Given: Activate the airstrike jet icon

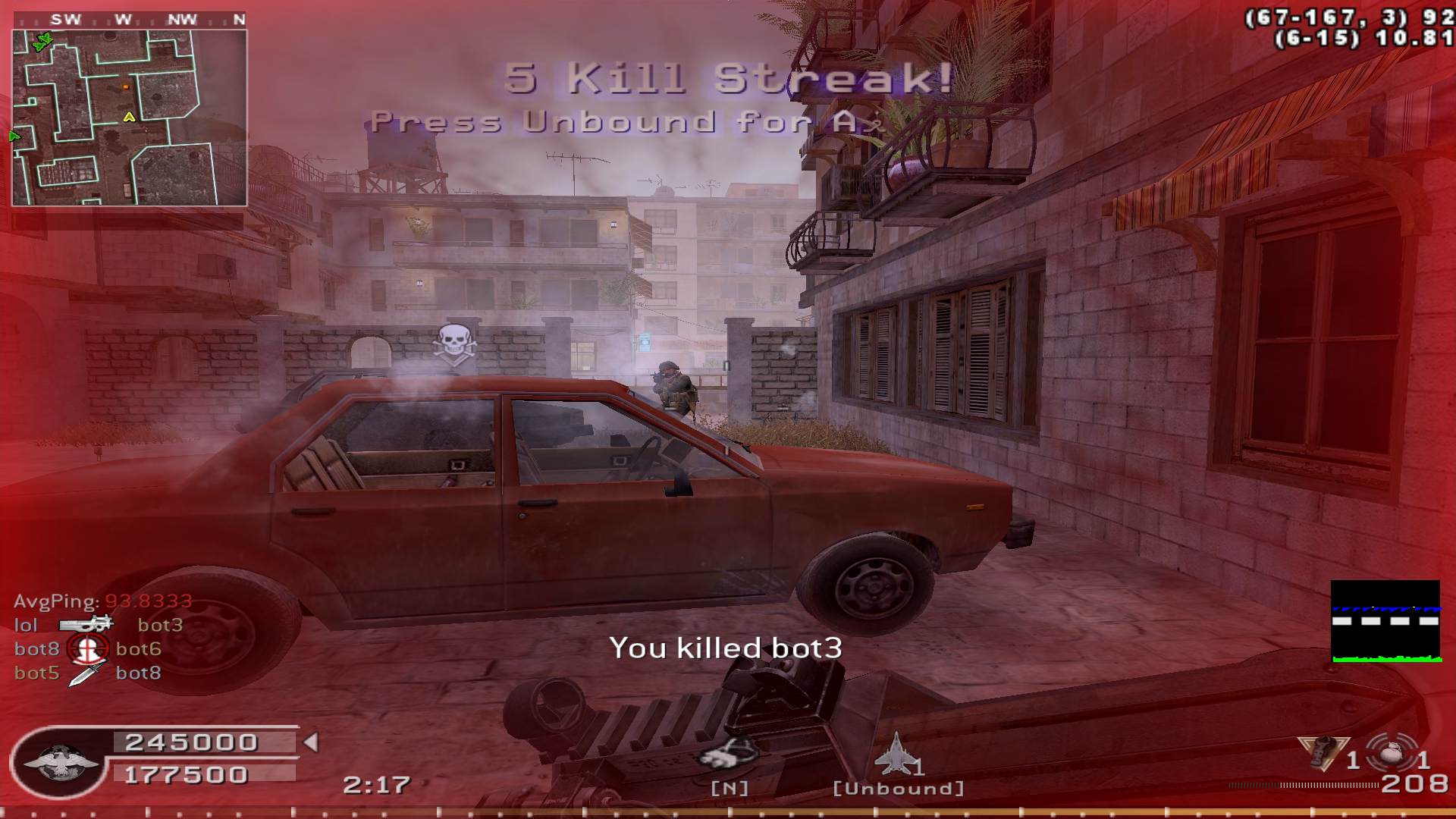Looking at the screenshot, I should coord(895,753).
